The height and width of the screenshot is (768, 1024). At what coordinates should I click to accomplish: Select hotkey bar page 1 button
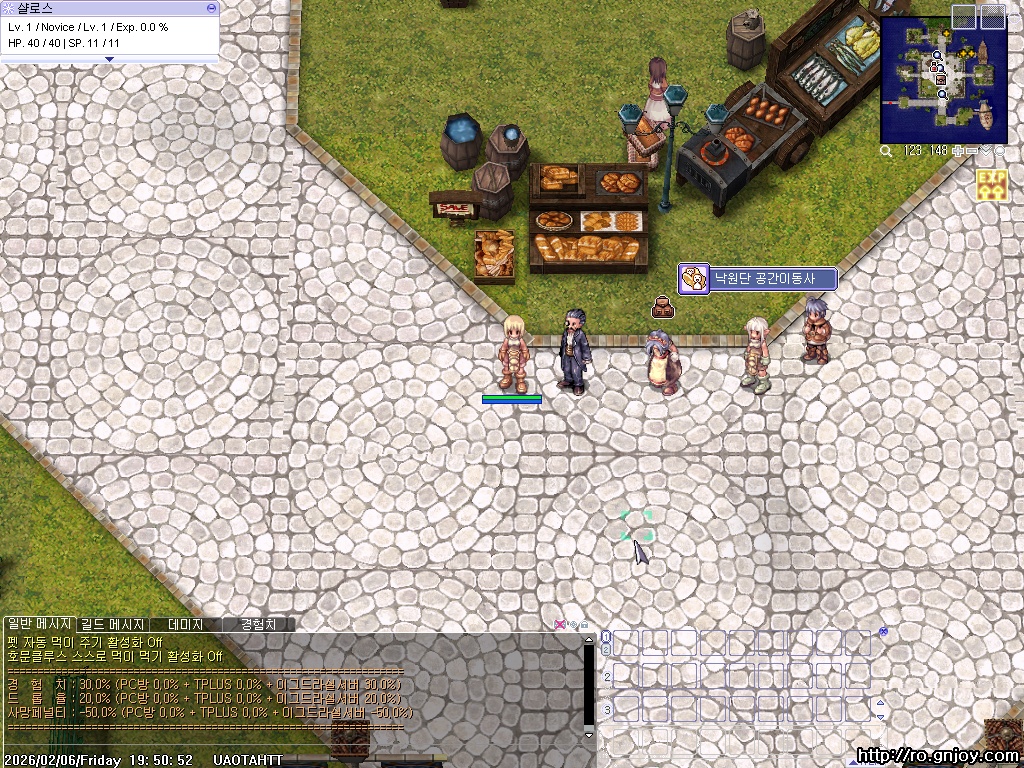(x=606, y=637)
